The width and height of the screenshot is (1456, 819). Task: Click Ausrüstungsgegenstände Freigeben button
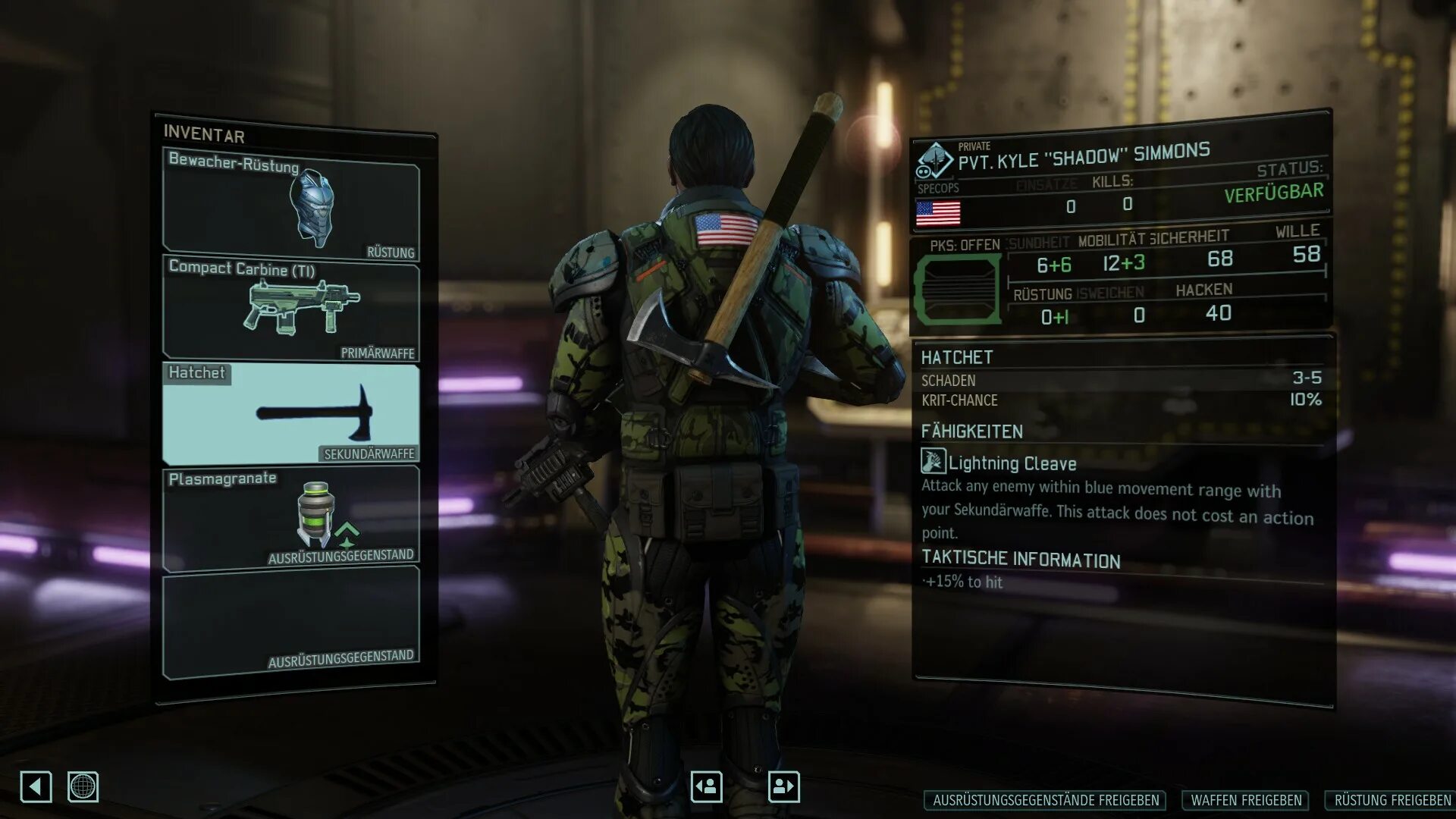1046,800
